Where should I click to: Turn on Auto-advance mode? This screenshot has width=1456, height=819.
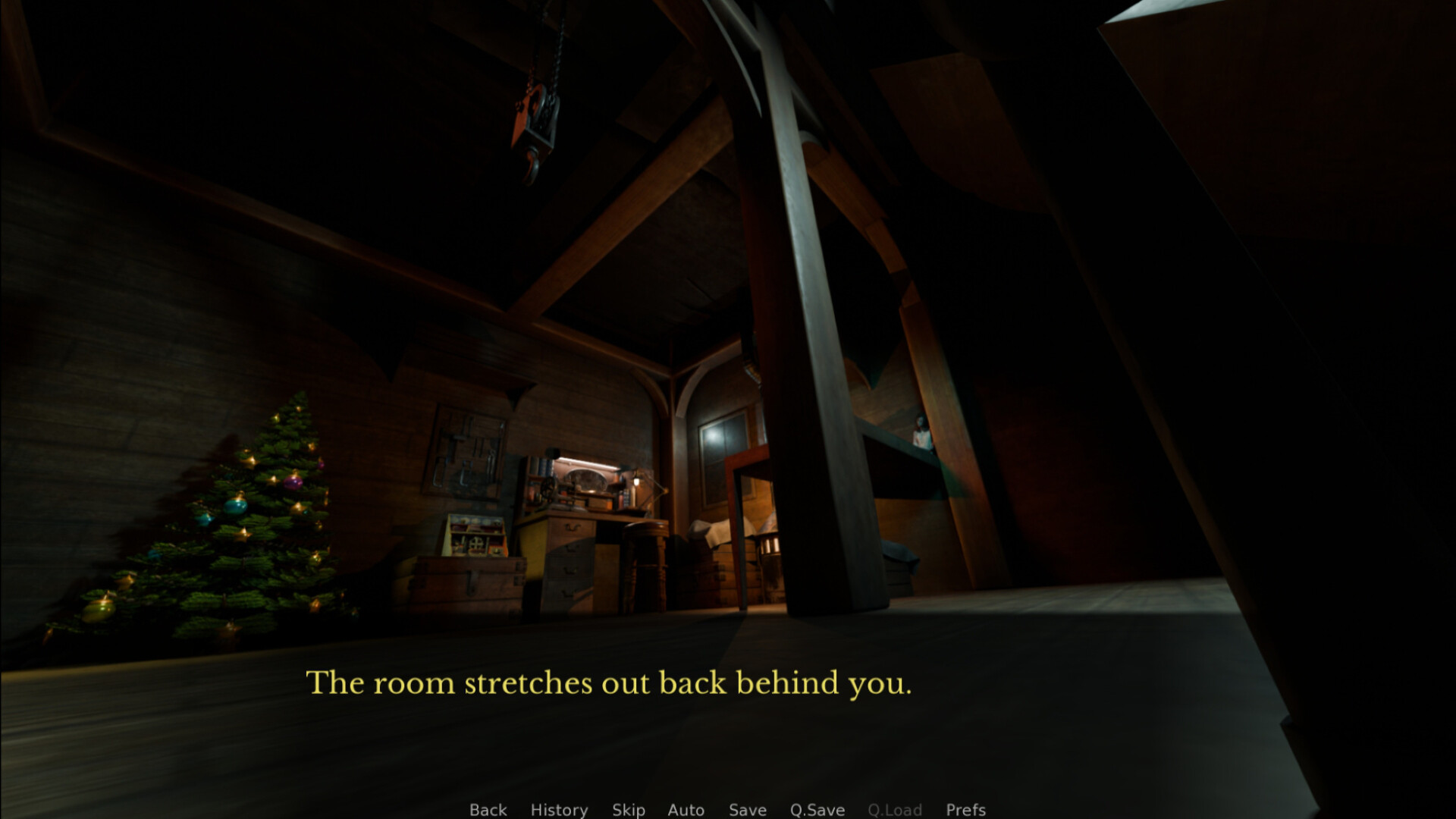[686, 810]
